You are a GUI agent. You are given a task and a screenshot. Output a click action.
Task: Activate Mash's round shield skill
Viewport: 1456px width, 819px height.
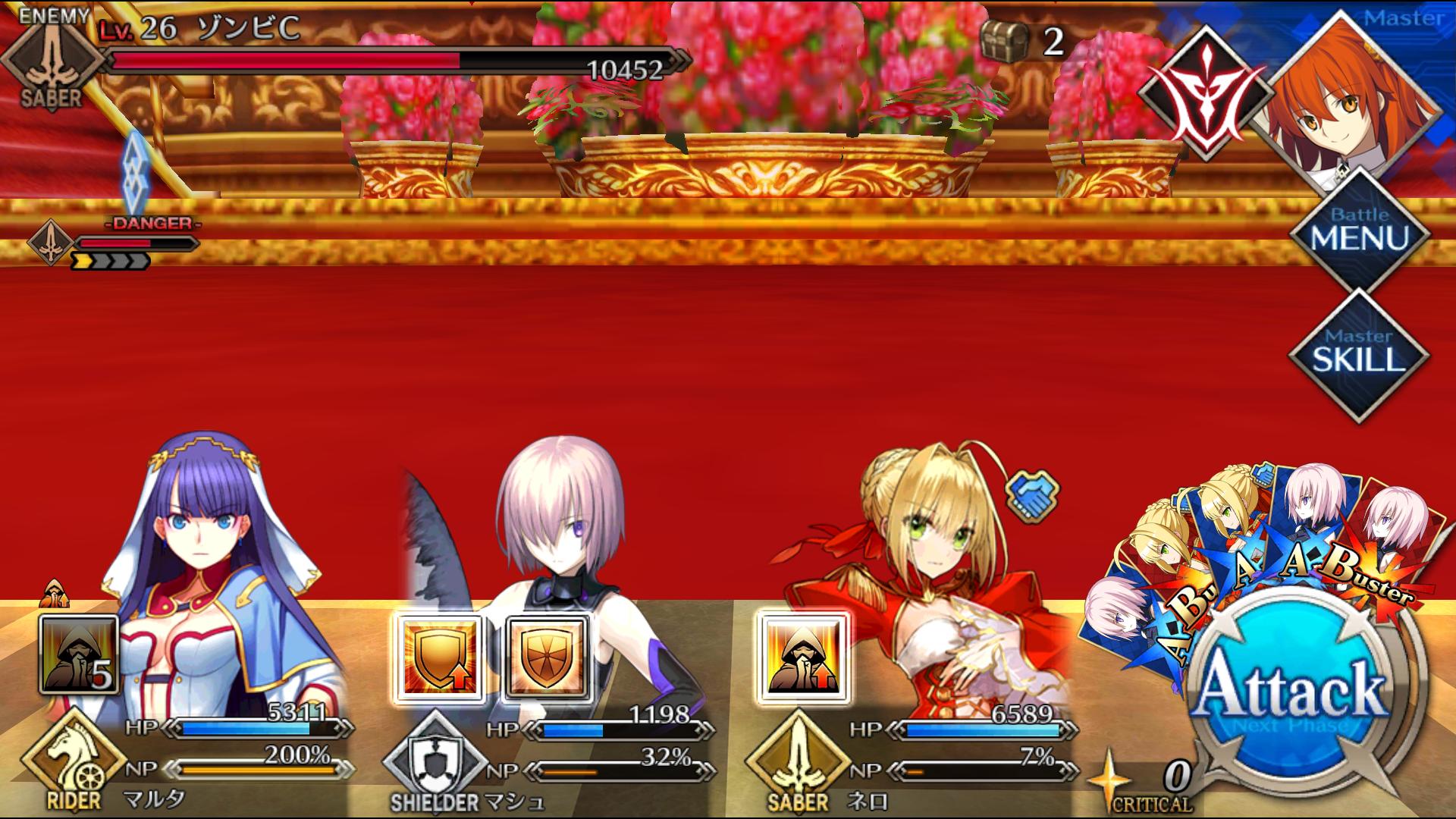point(546,657)
